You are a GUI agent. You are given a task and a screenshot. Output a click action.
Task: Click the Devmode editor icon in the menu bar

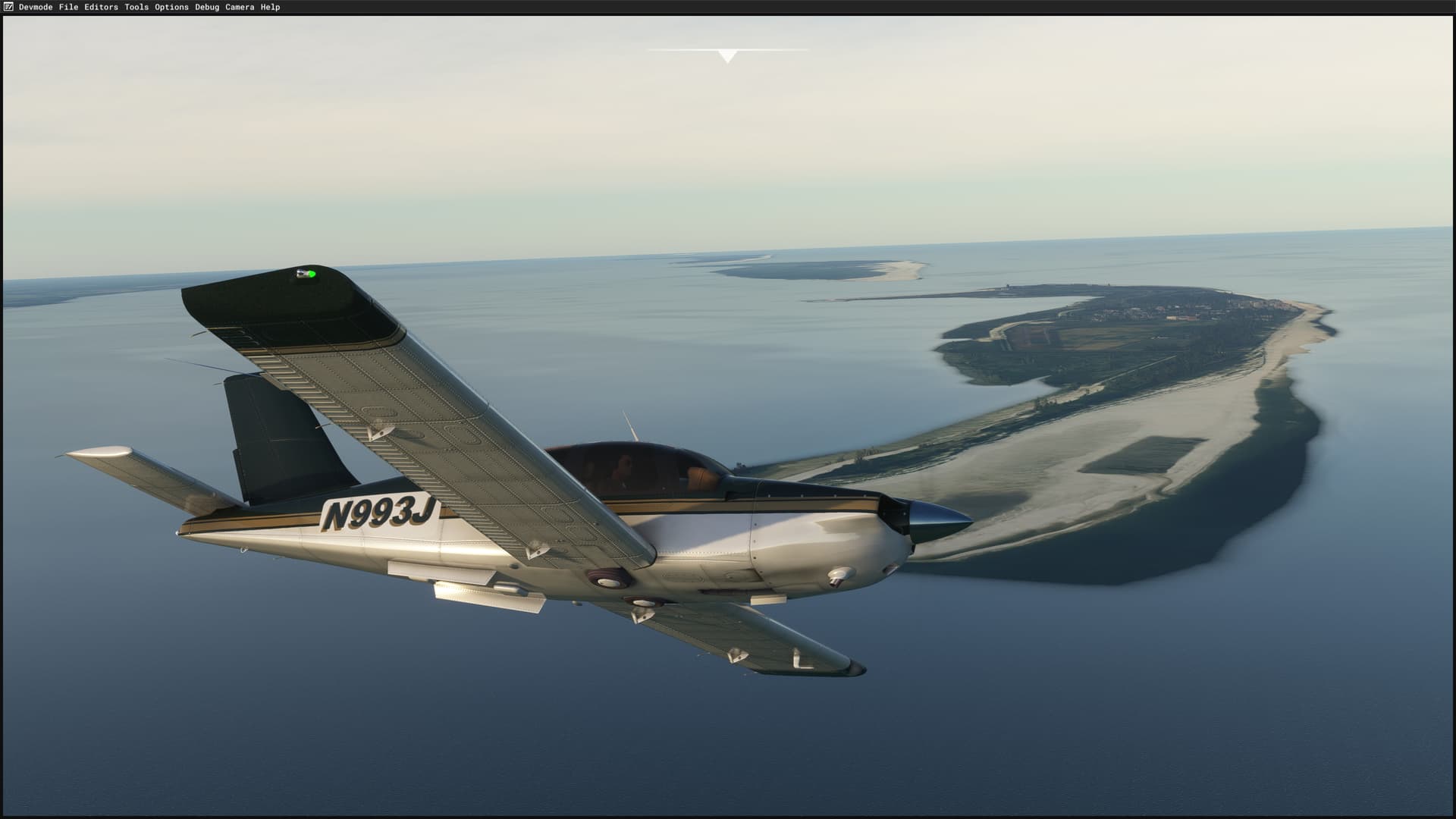8,7
